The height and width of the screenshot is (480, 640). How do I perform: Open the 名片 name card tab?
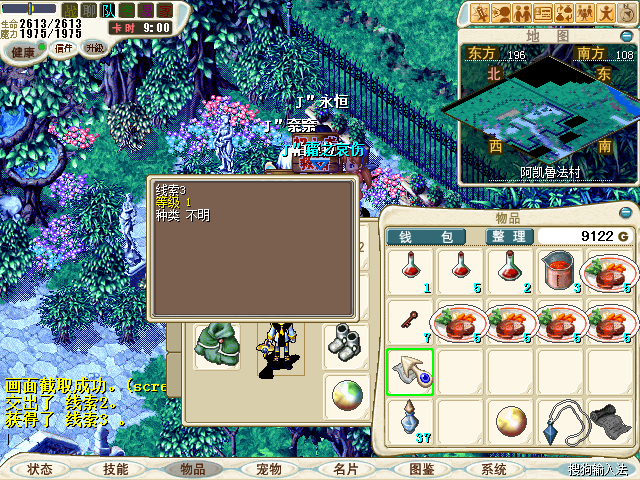pos(345,468)
